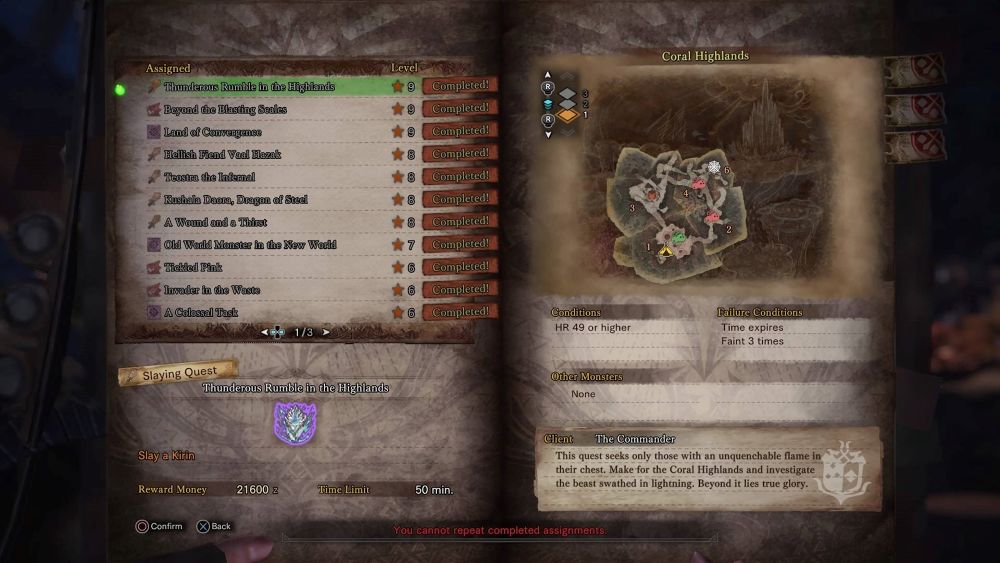Select Kushala Daora, Dragon of Steel
1000x563 pixels.
(236, 200)
